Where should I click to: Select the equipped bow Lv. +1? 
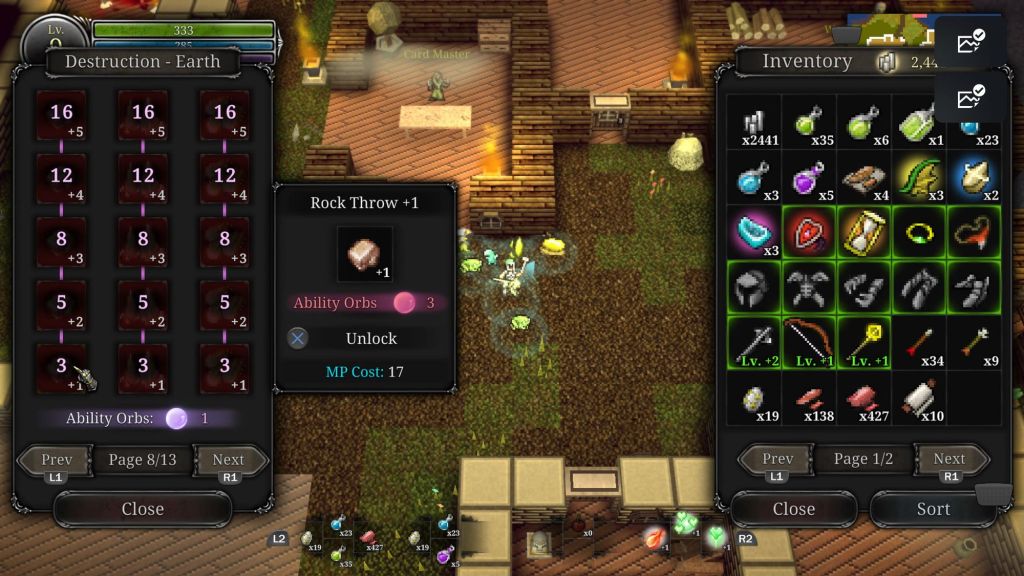click(x=808, y=343)
